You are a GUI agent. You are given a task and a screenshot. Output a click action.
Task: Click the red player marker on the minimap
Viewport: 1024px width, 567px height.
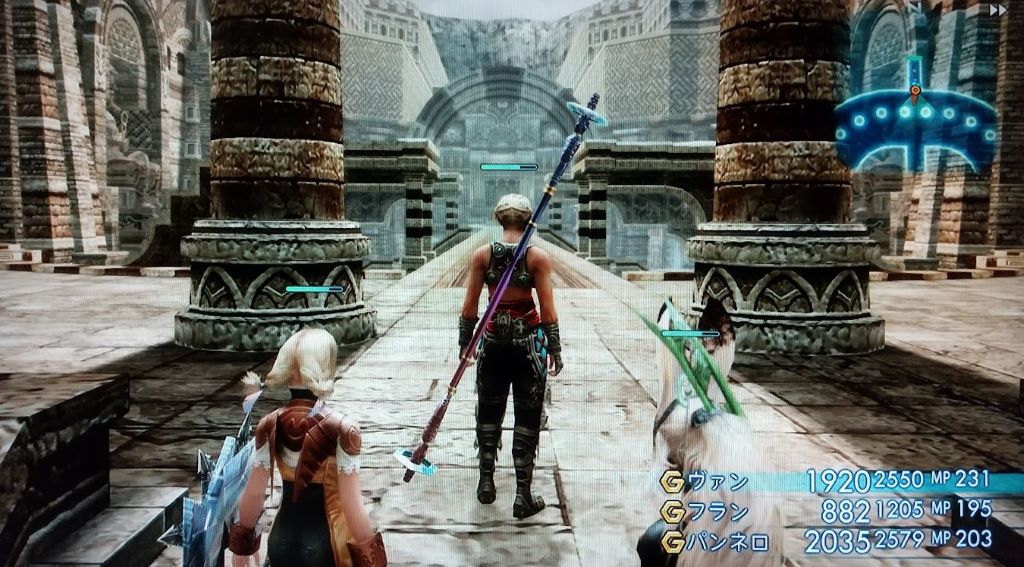(914, 91)
